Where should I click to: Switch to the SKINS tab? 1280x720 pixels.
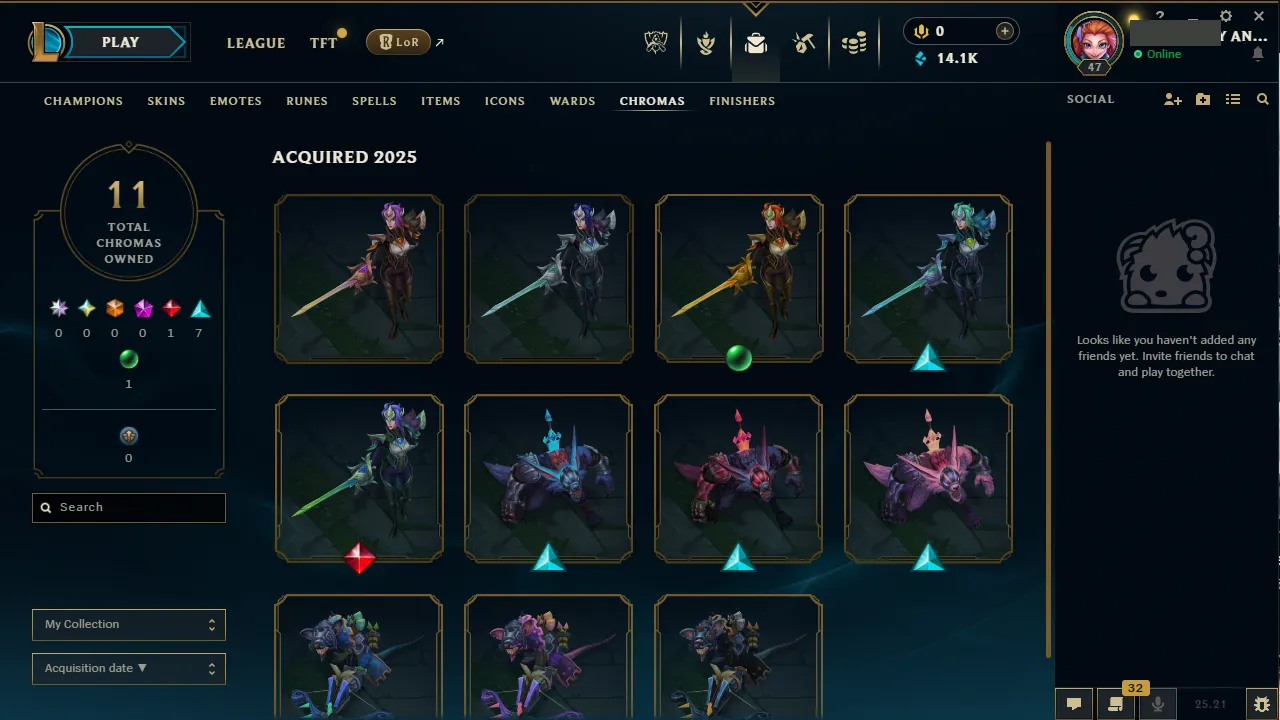click(166, 101)
